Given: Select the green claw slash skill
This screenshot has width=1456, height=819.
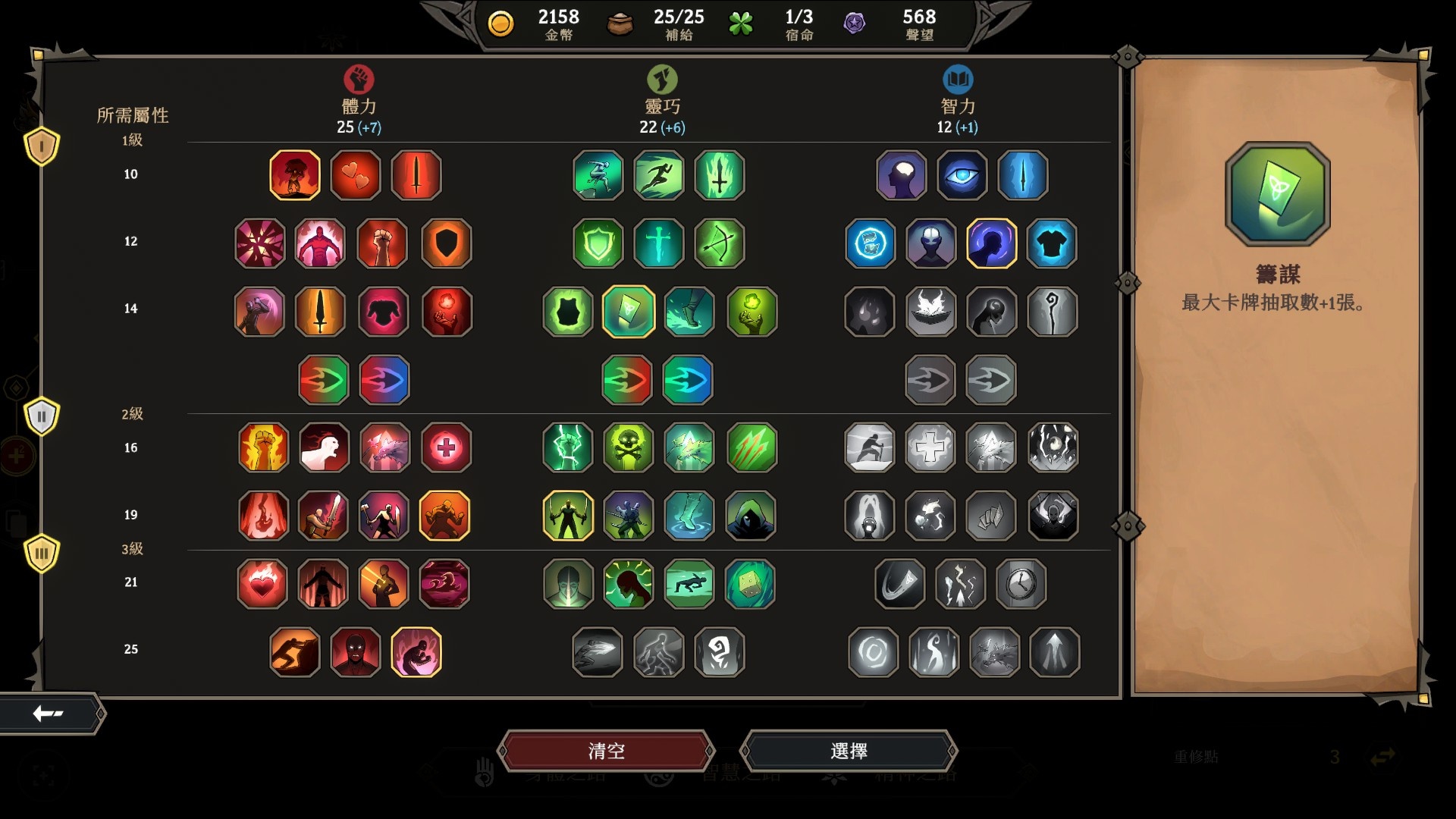Looking at the screenshot, I should [752, 447].
